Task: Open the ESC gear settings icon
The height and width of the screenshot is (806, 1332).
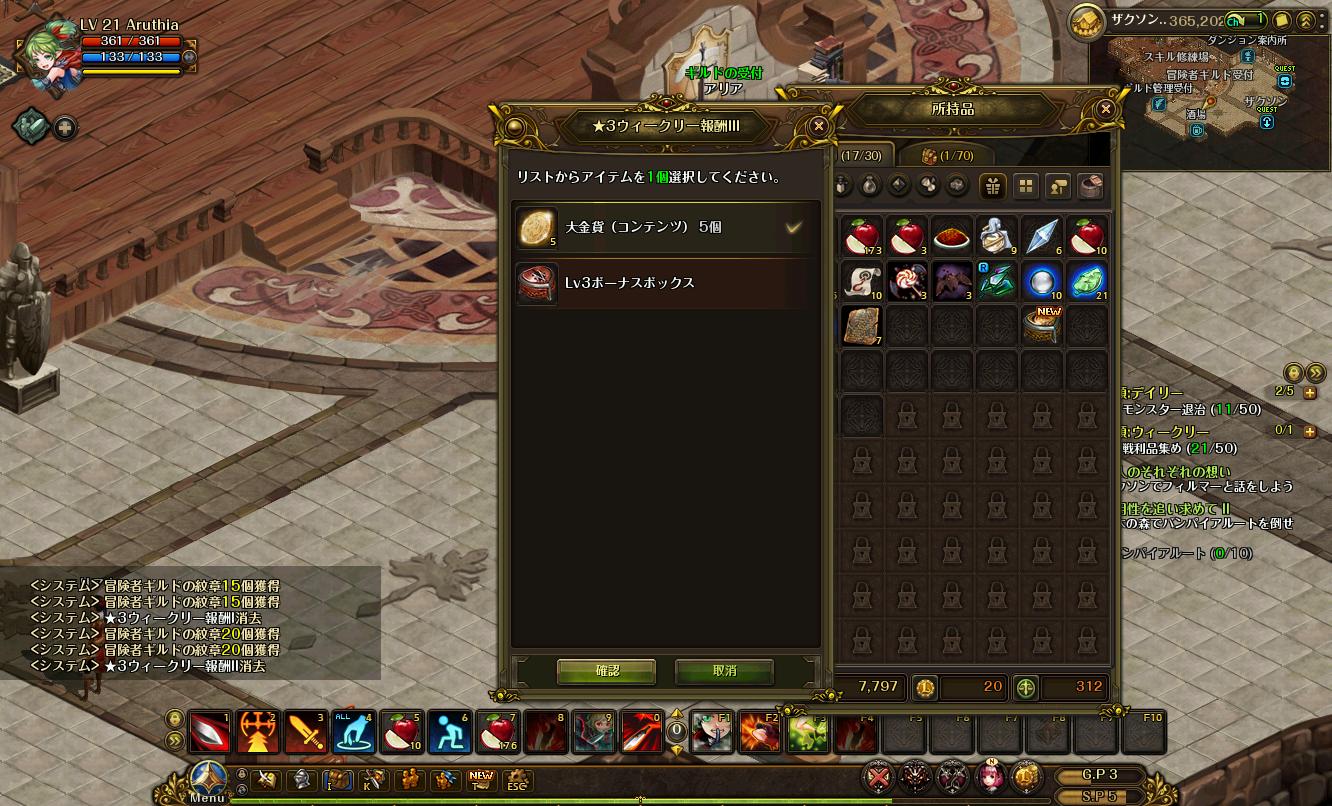Action: [x=516, y=780]
